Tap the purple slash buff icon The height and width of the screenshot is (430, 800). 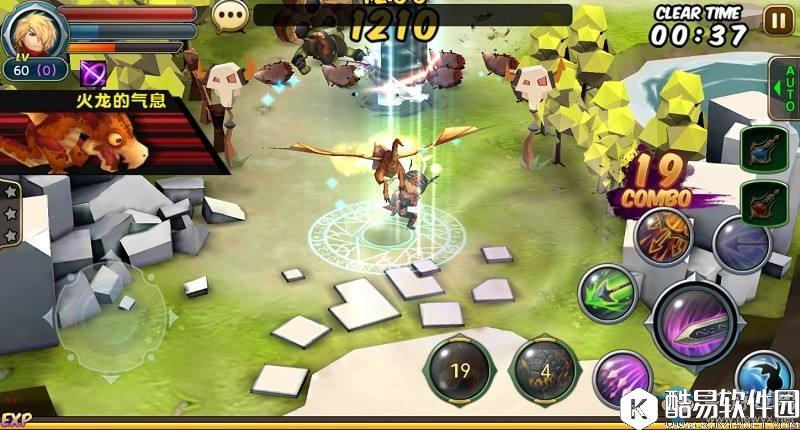tap(95, 71)
